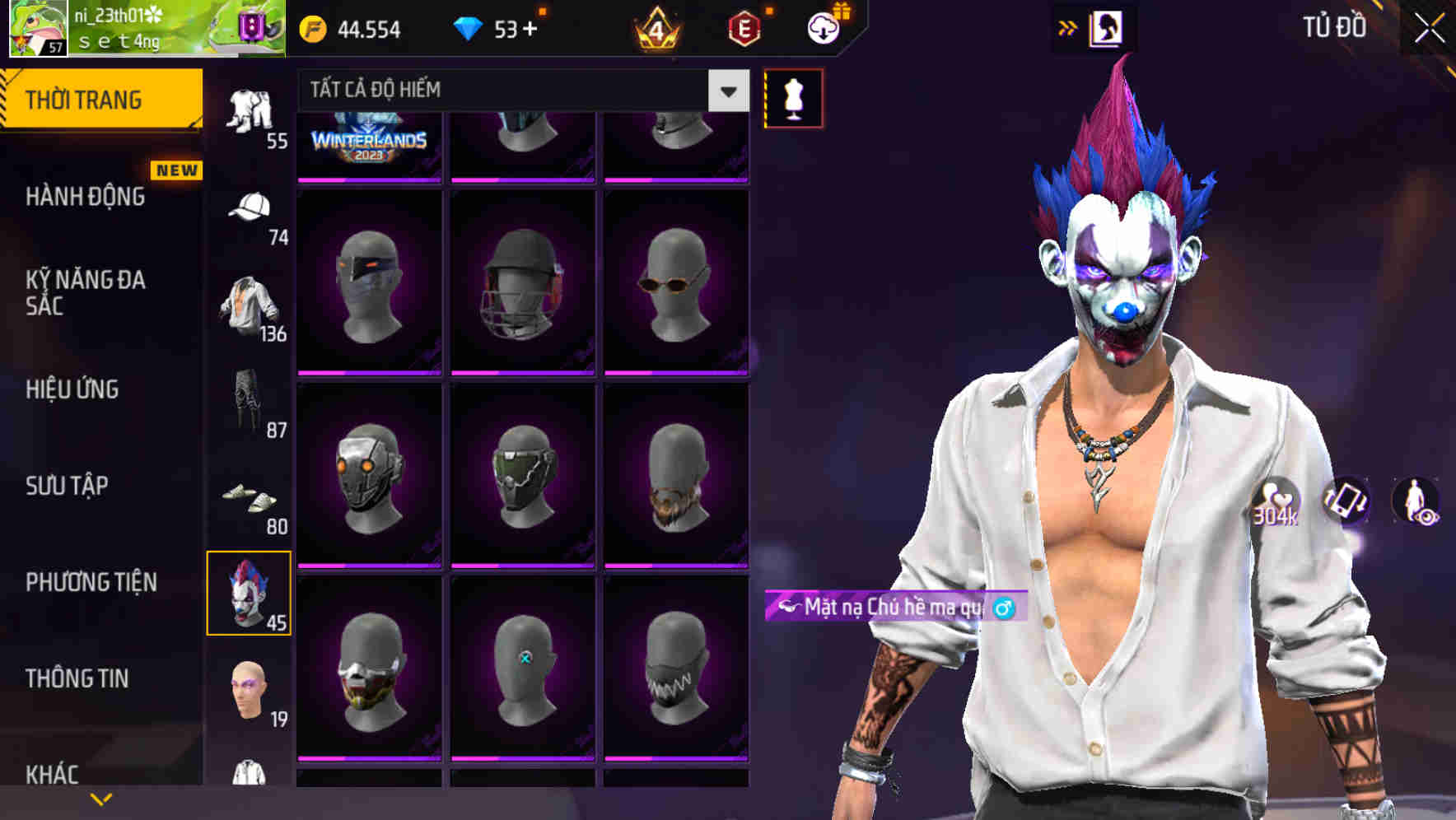Image resolution: width=1456 pixels, height=820 pixels.
Task: Open the PHƯƠNG TIỆN menu item
Action: tap(91, 582)
